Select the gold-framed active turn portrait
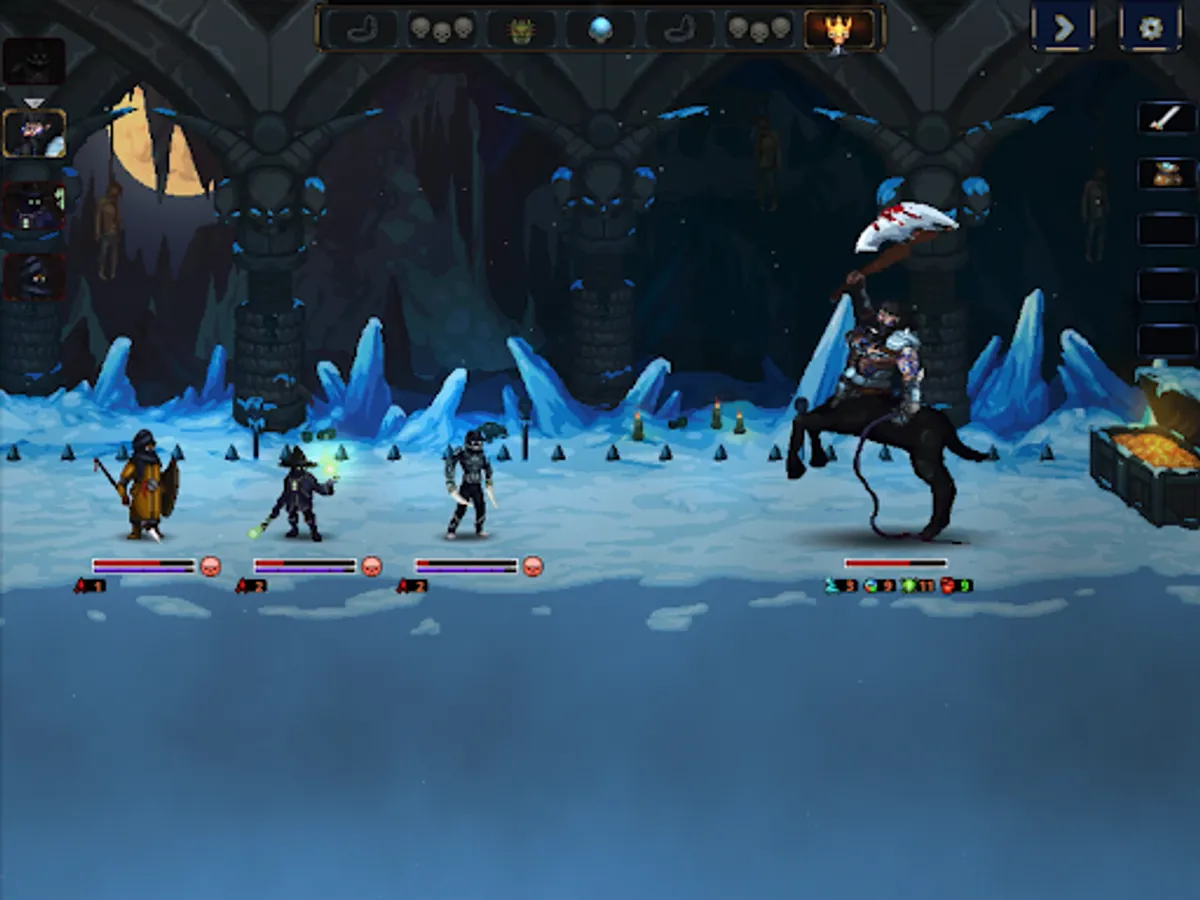The width and height of the screenshot is (1200, 900). point(35,134)
